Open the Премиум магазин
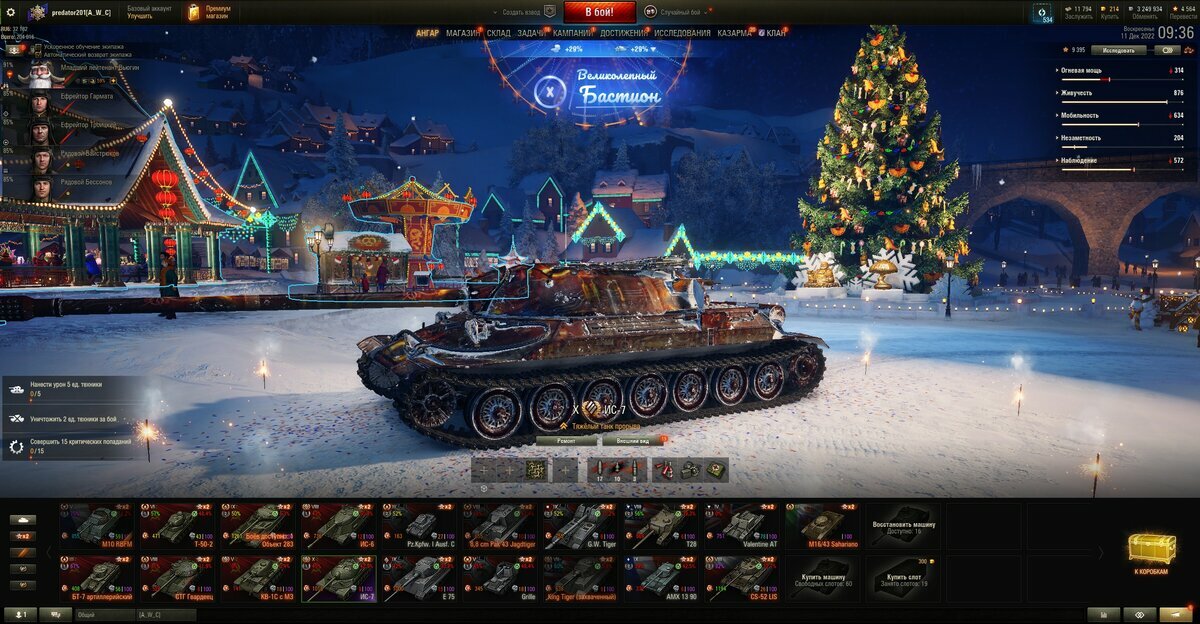Viewport: 1200px width, 624px height. pos(210,12)
